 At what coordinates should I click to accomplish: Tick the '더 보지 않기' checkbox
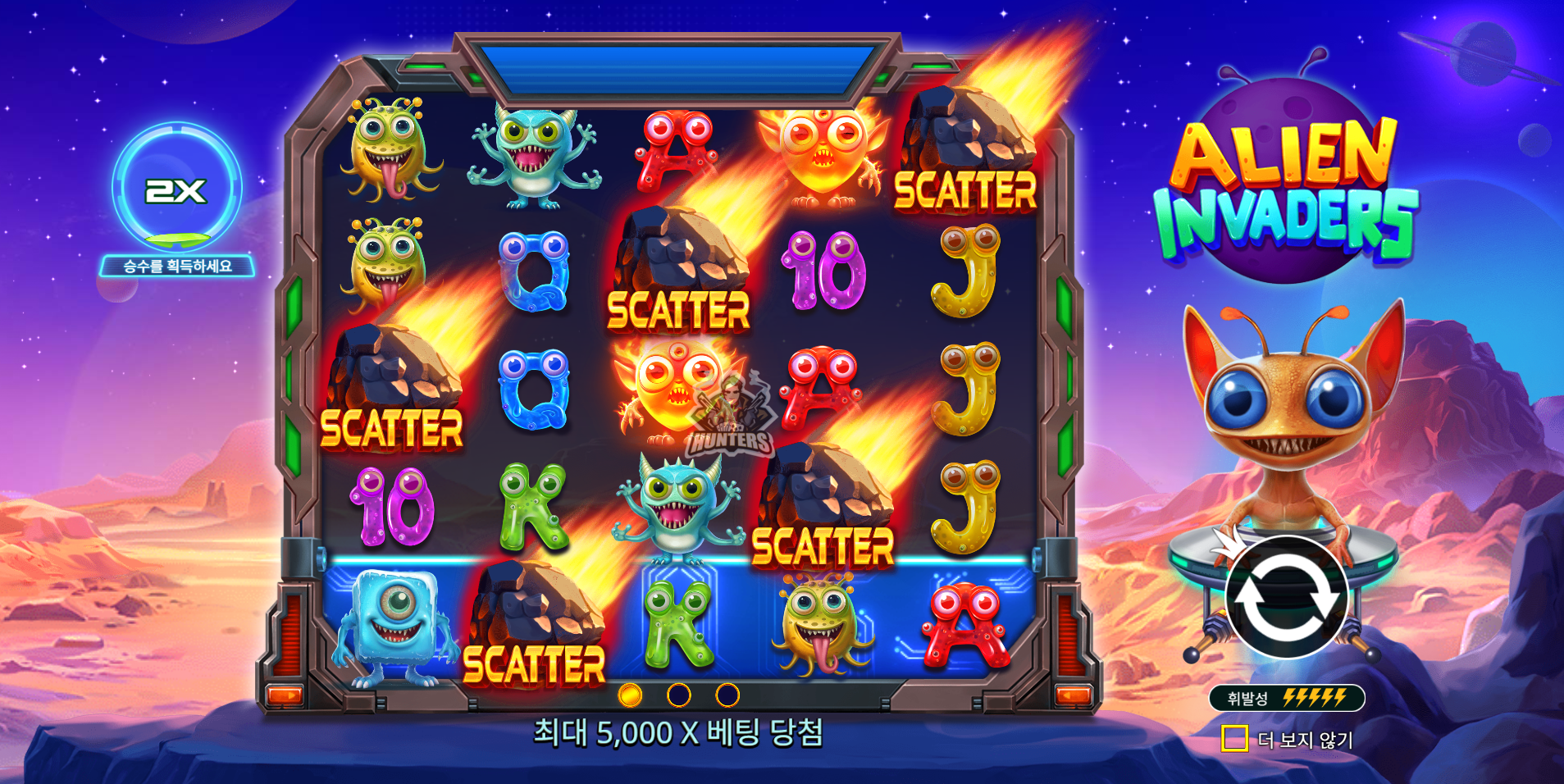(1234, 738)
